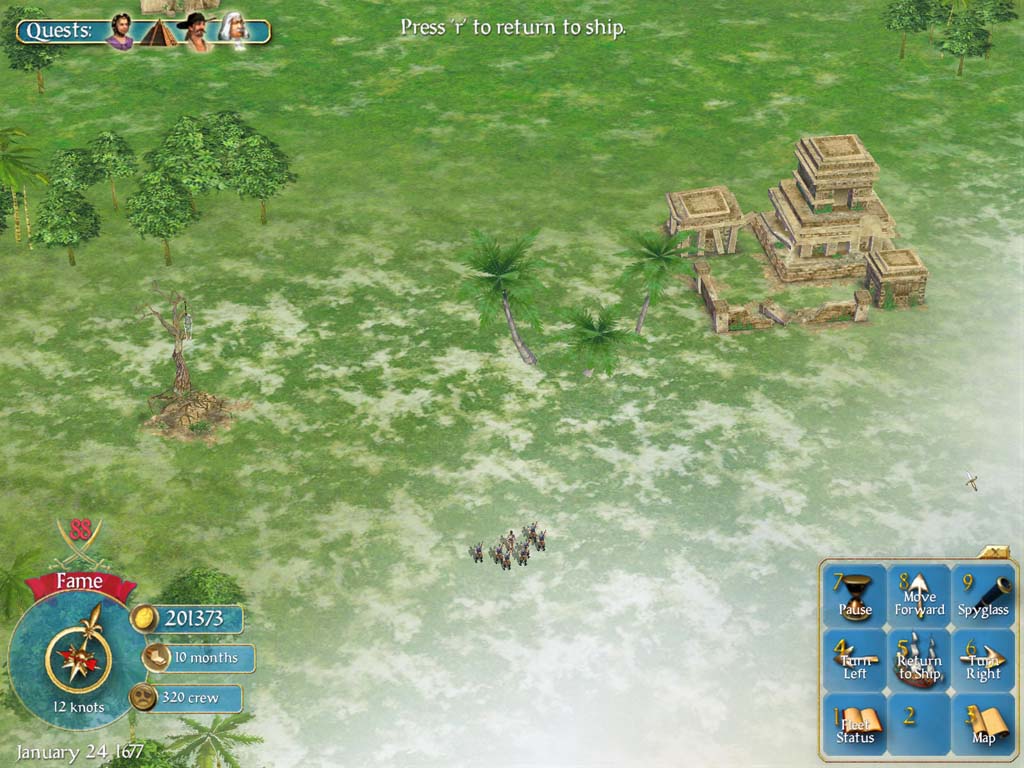This screenshot has height=768, width=1024.
Task: Open the Spyglass view
Action: click(983, 596)
